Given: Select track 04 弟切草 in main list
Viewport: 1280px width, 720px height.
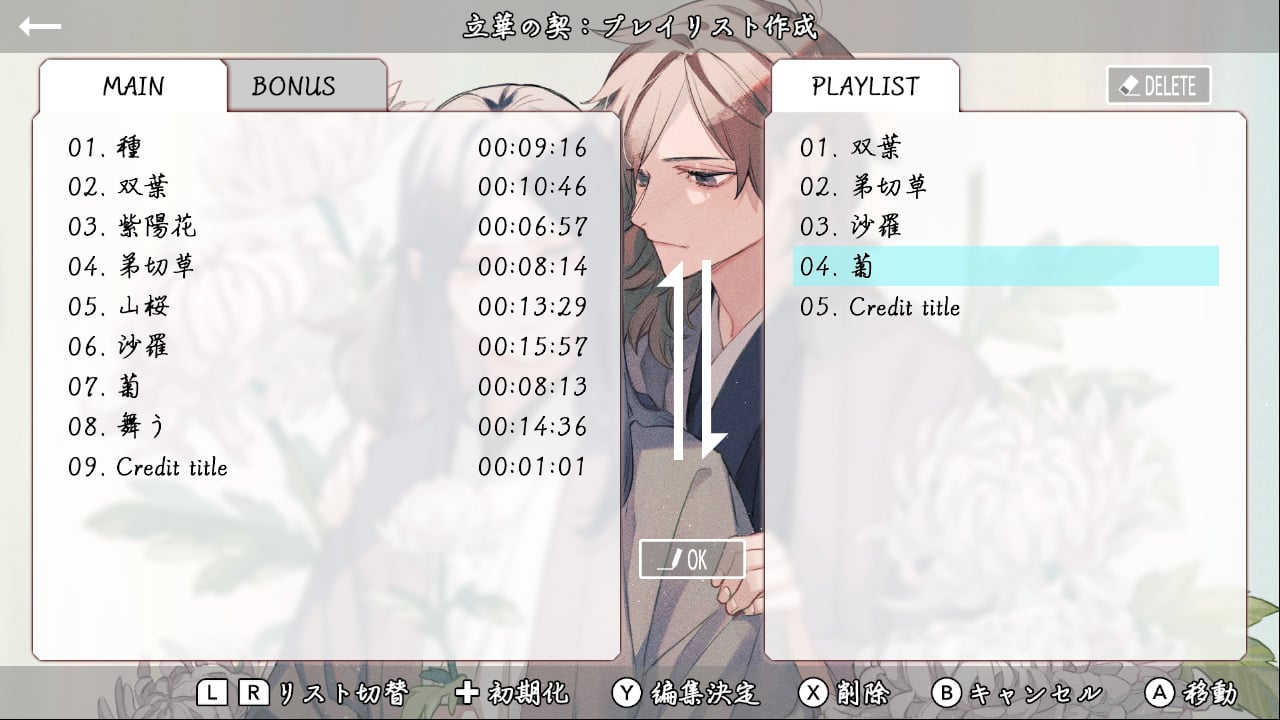Looking at the screenshot, I should tap(326, 267).
